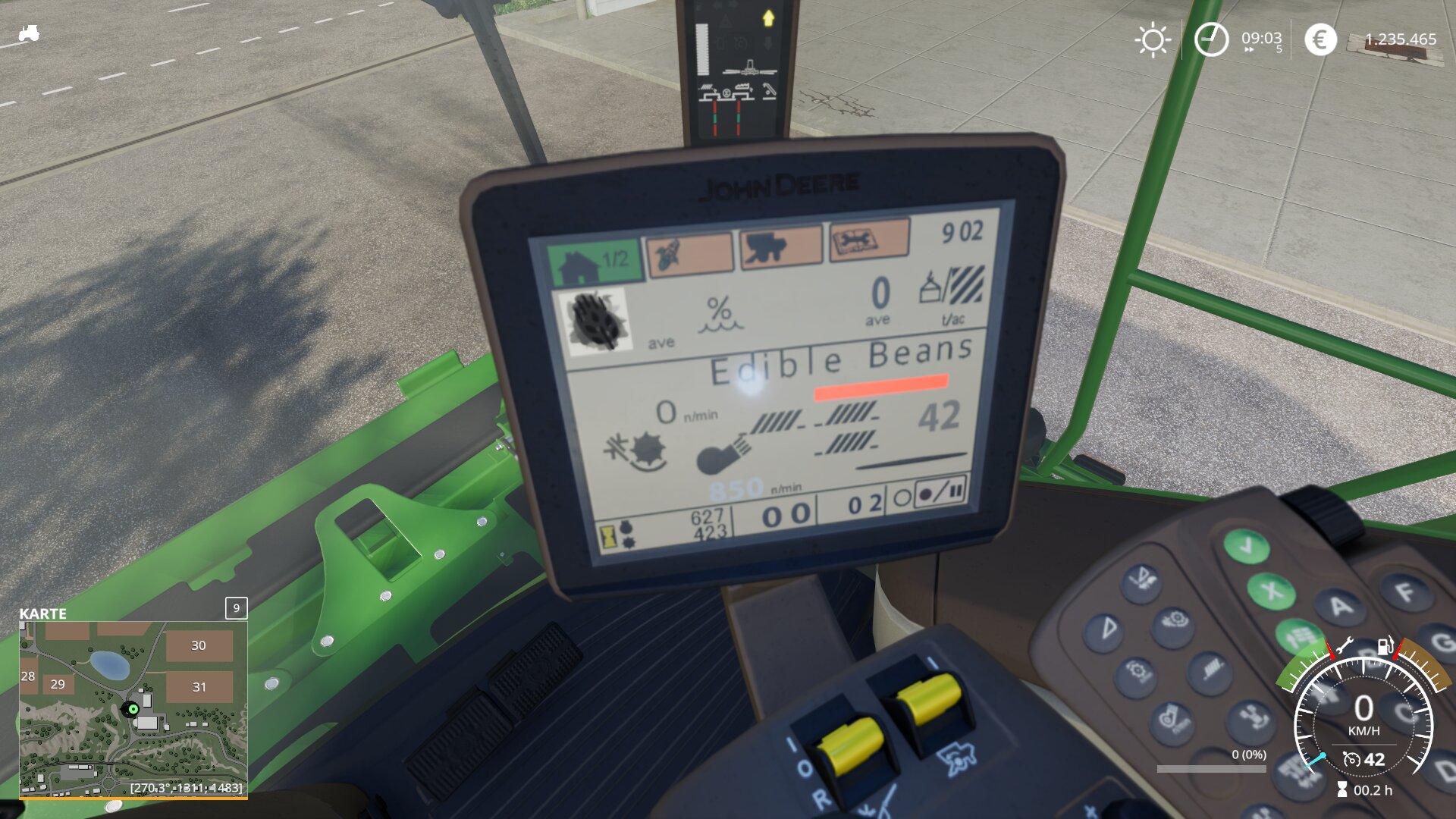The width and height of the screenshot is (1456, 819).
Task: Click the fuel pump icon on speedometer
Action: click(1385, 645)
